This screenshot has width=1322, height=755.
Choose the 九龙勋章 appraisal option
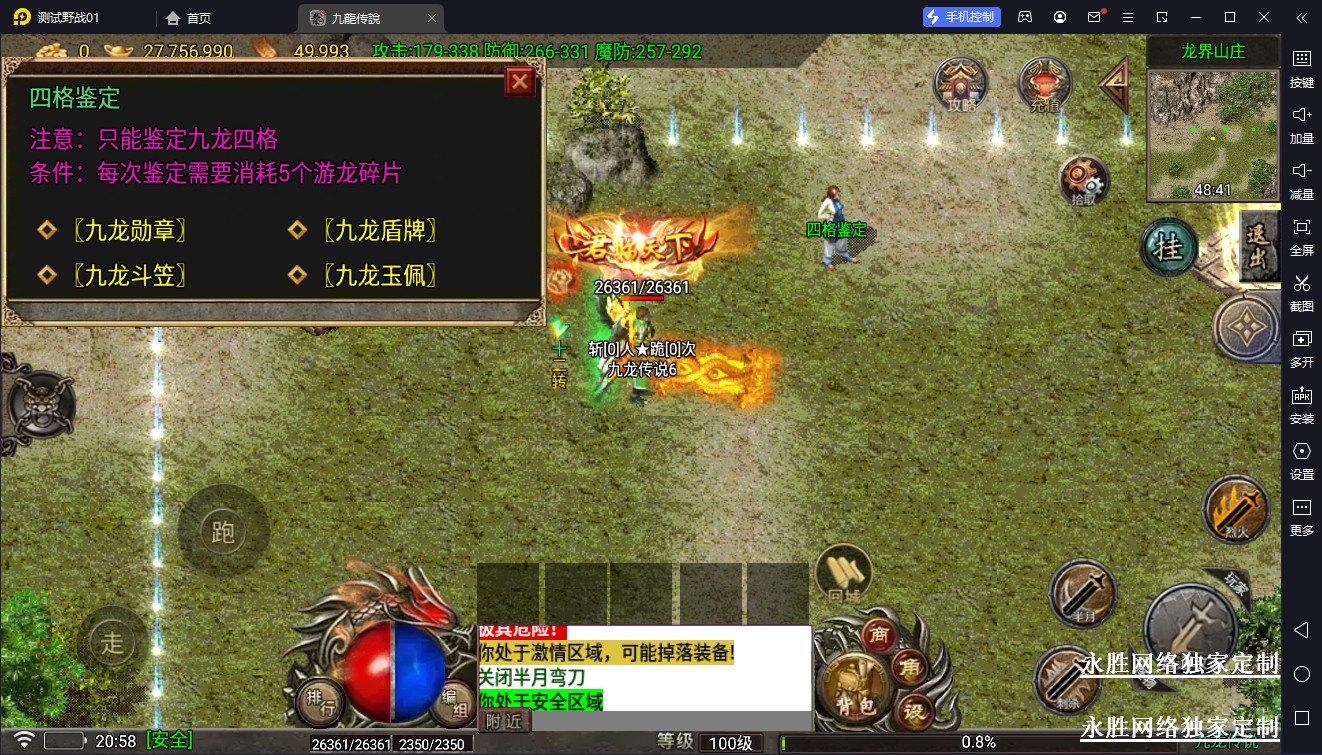(x=130, y=231)
